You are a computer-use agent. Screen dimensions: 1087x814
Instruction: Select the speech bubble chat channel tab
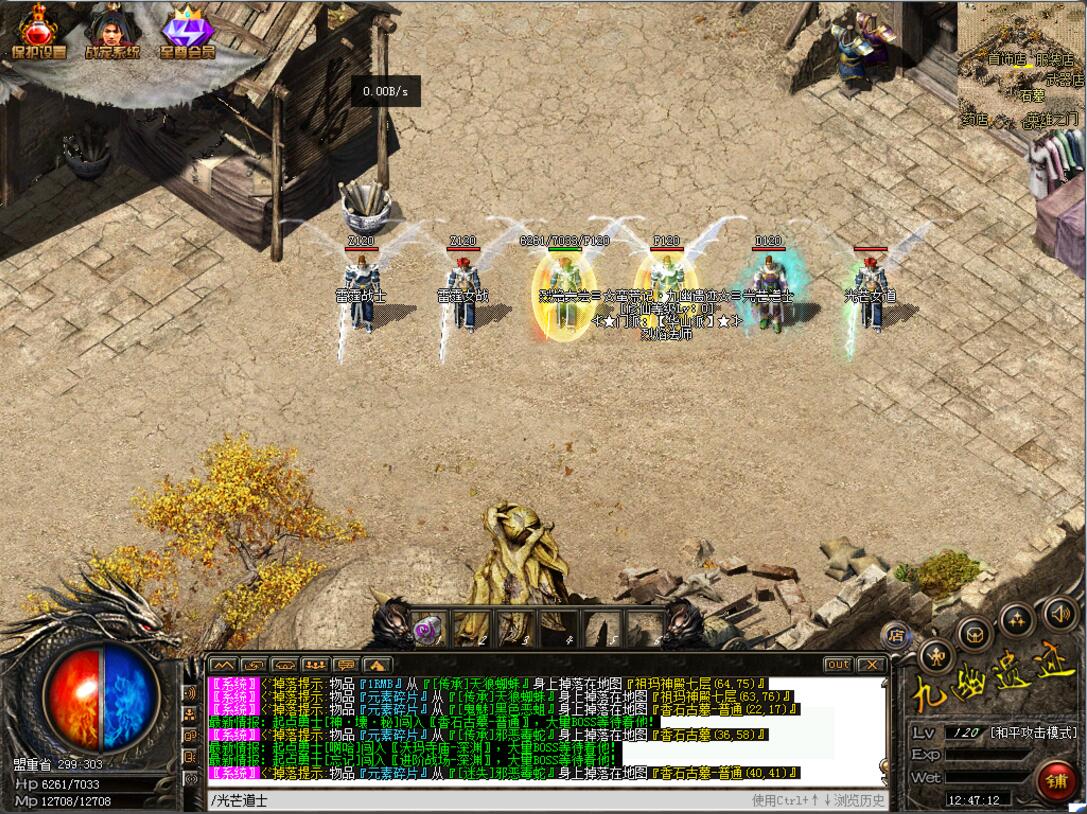[x=347, y=664]
